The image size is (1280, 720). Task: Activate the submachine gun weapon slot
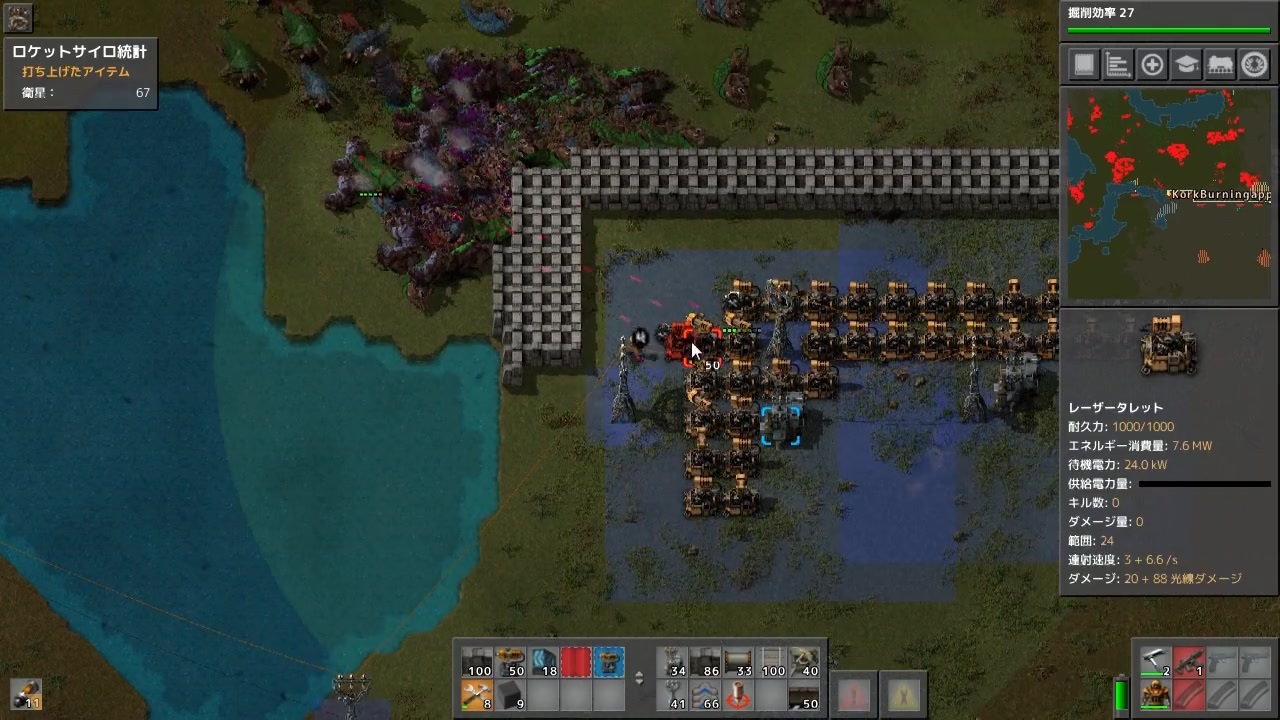1189,661
